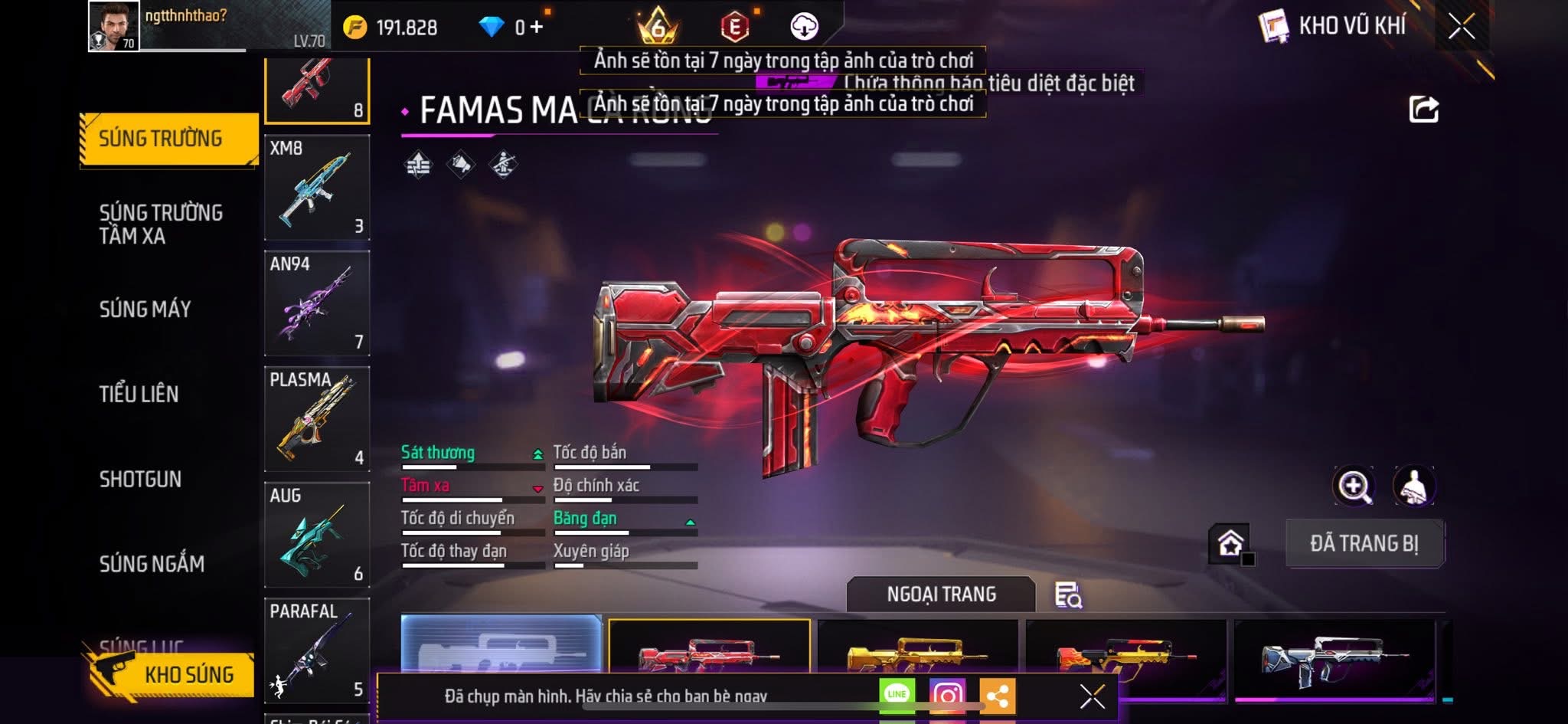Select the AUG weapon tile

tap(317, 535)
